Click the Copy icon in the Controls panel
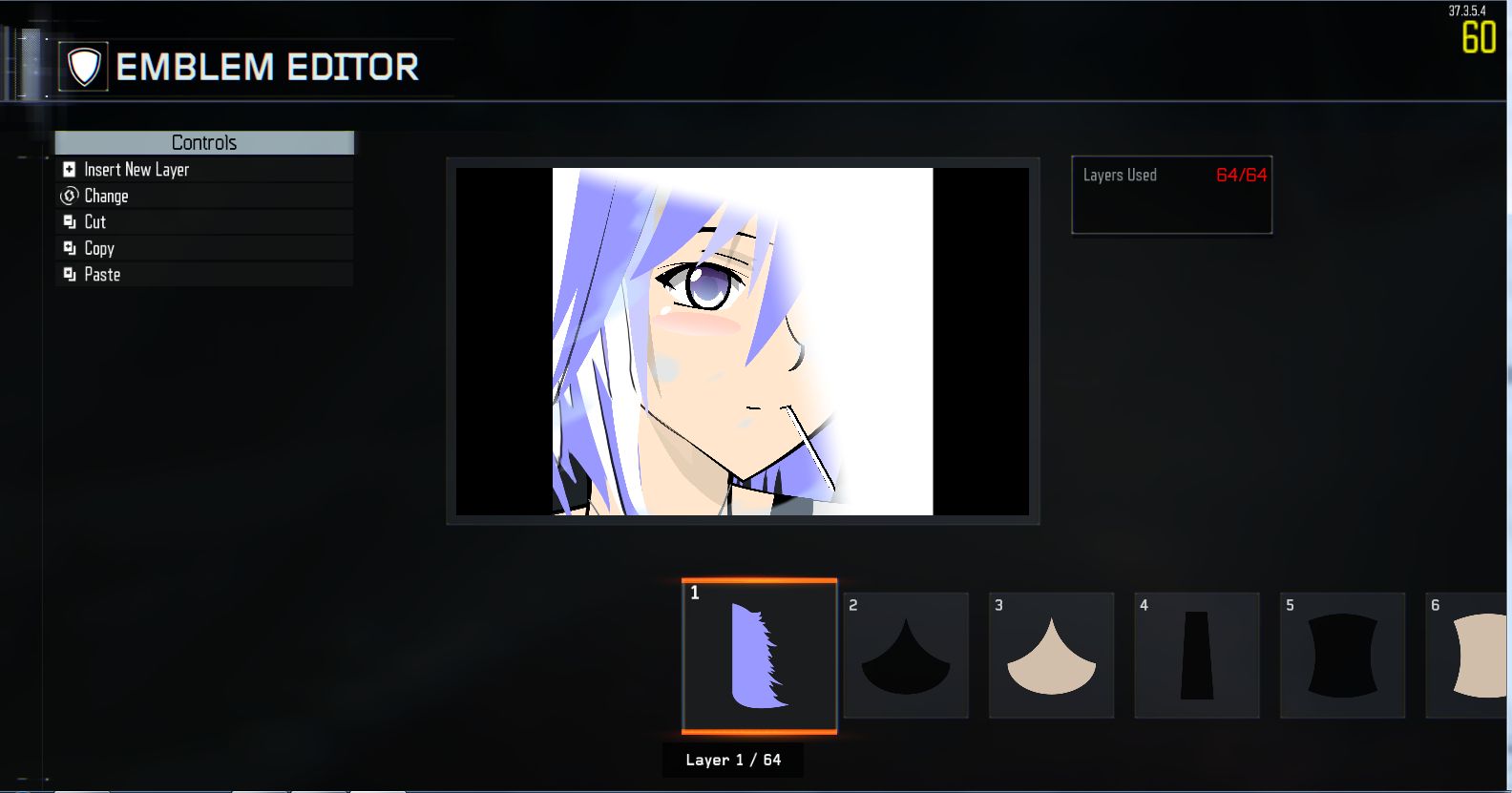Viewport: 1512px width, 793px height. coord(68,248)
